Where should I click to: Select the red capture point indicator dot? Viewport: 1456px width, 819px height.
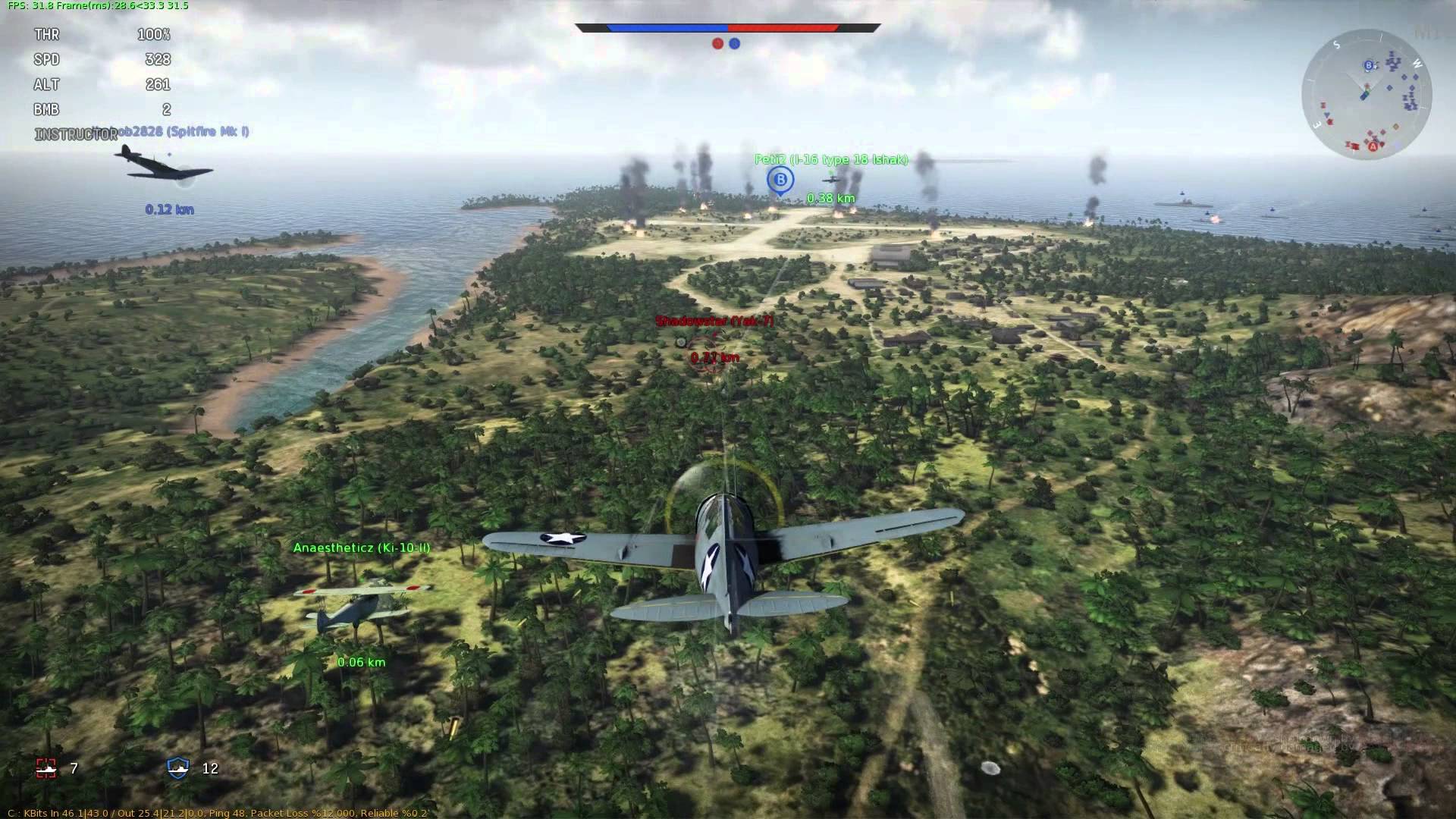pyautogui.click(x=717, y=44)
